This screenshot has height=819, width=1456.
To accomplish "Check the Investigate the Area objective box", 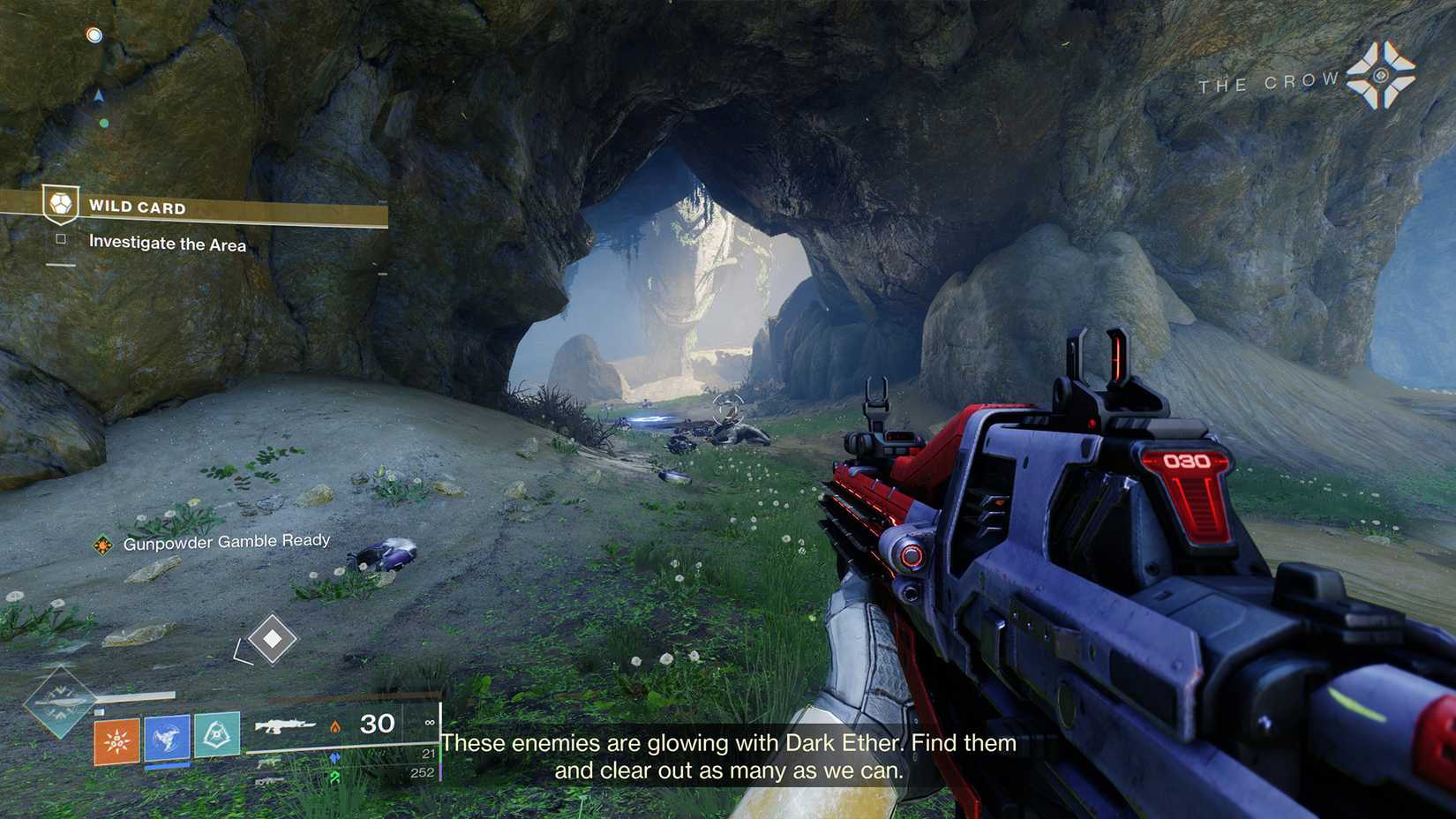I will tap(60, 239).
